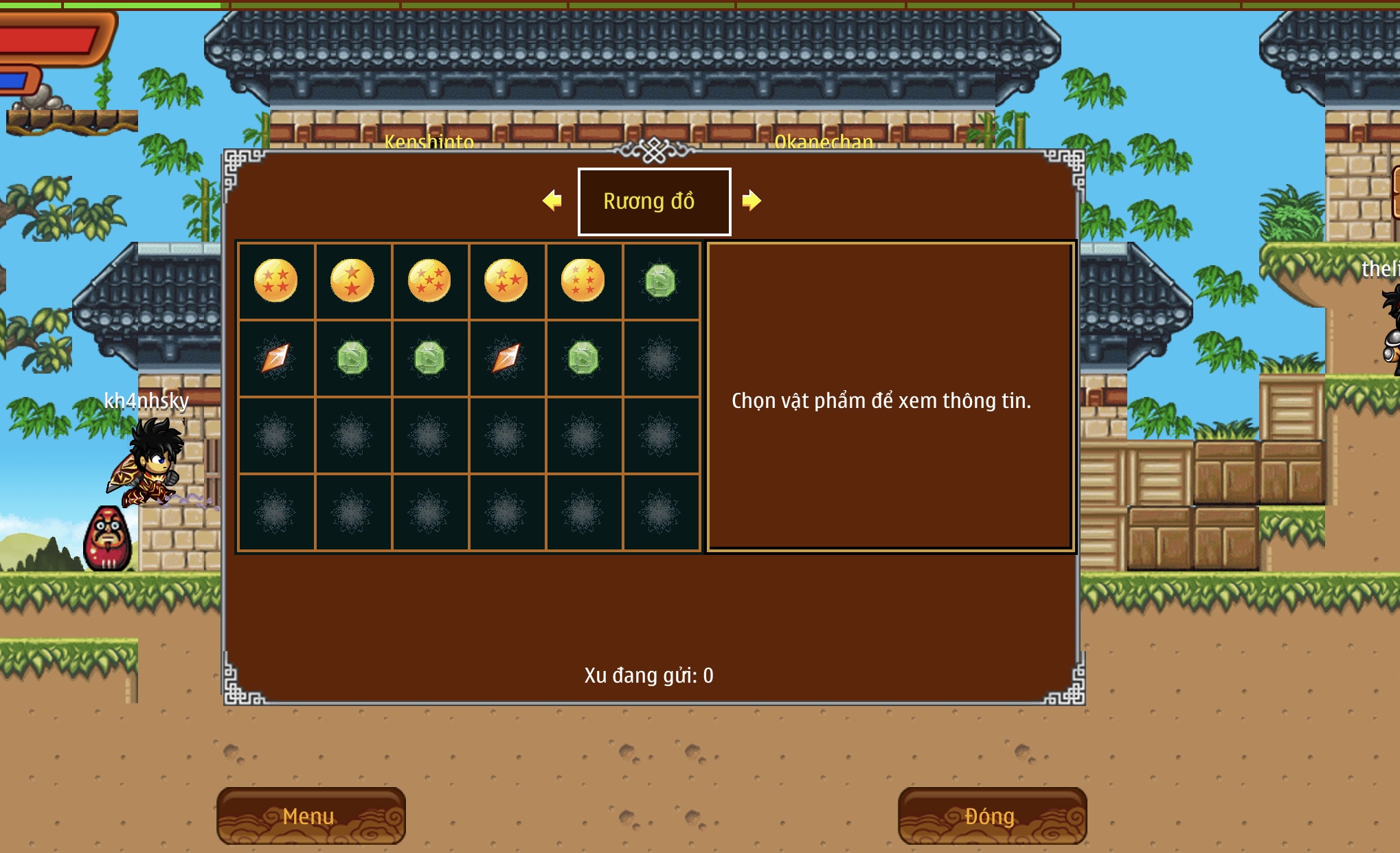Open the Menu button

click(311, 816)
